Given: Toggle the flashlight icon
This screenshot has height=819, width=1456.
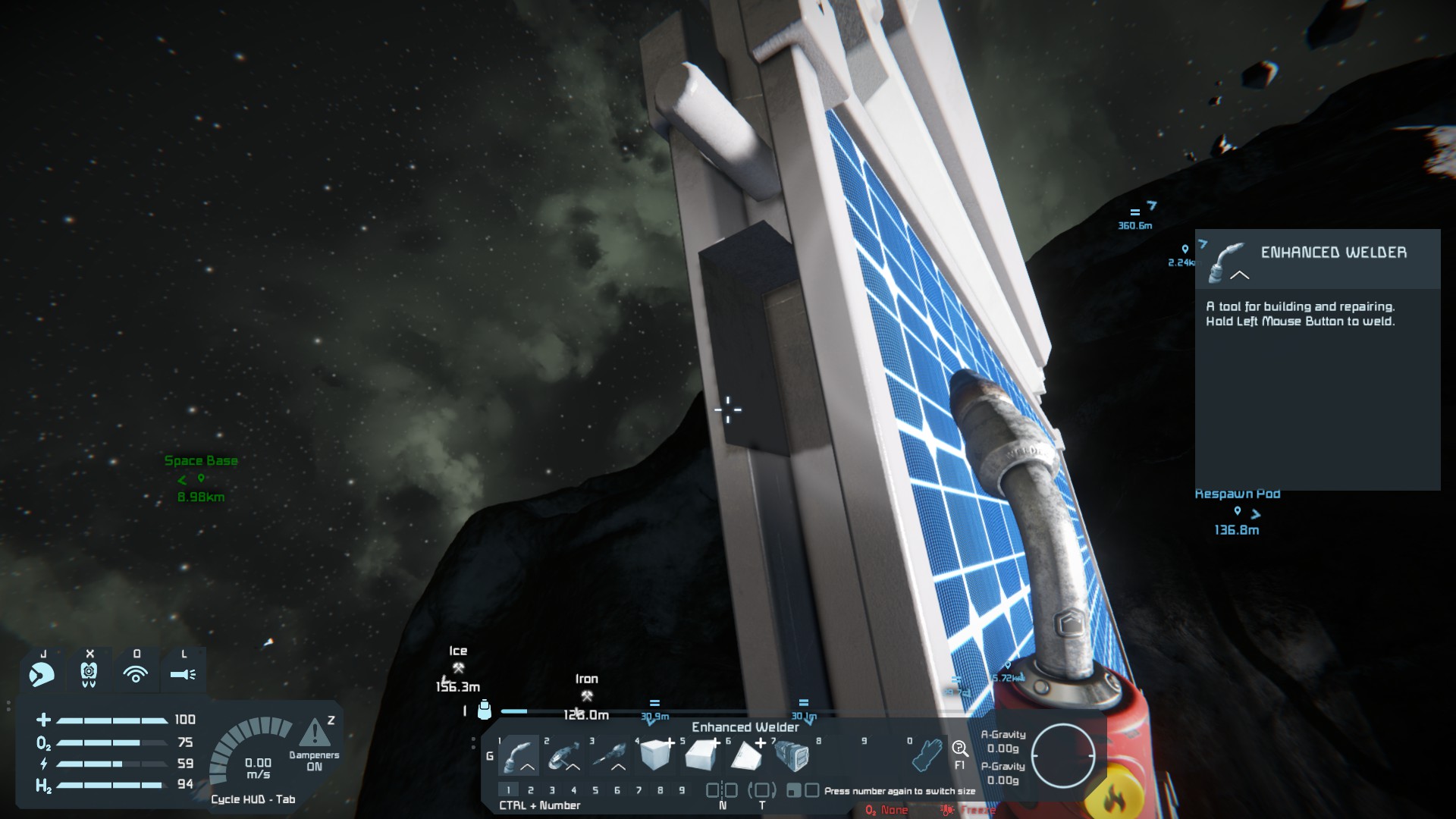Looking at the screenshot, I should tap(183, 673).
